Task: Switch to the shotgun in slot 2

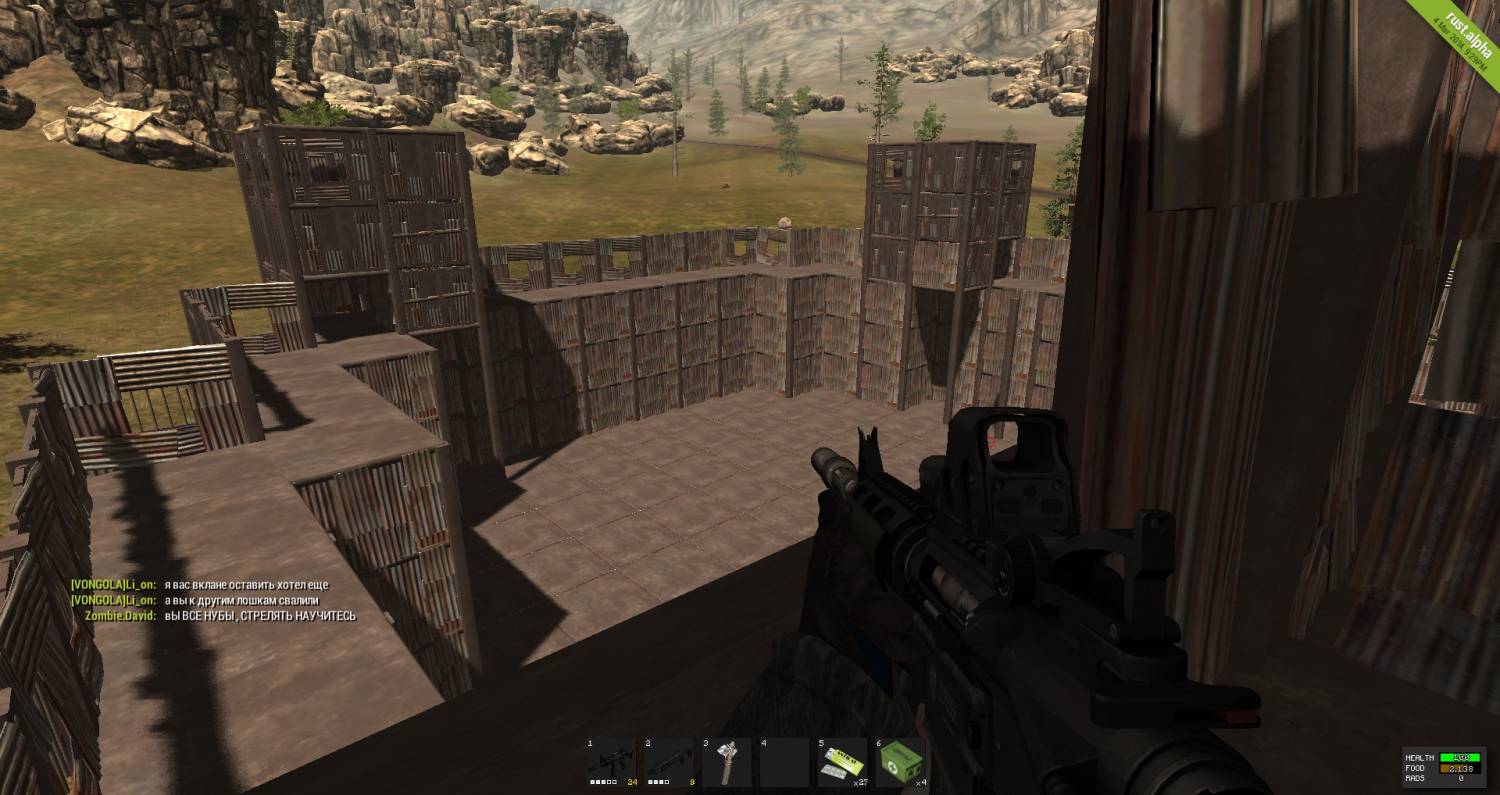Action: (669, 763)
